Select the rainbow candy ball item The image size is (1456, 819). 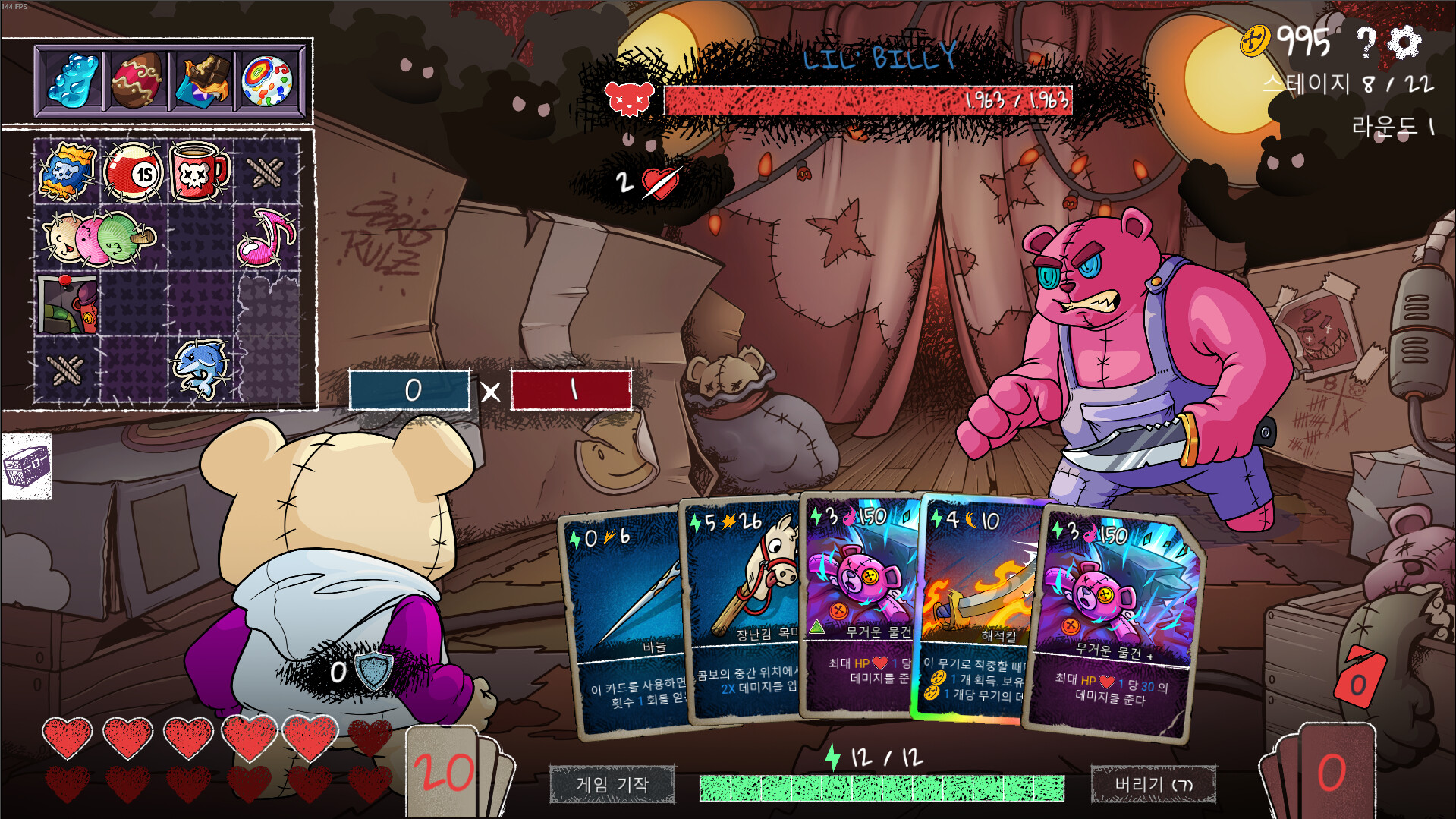pos(267,80)
